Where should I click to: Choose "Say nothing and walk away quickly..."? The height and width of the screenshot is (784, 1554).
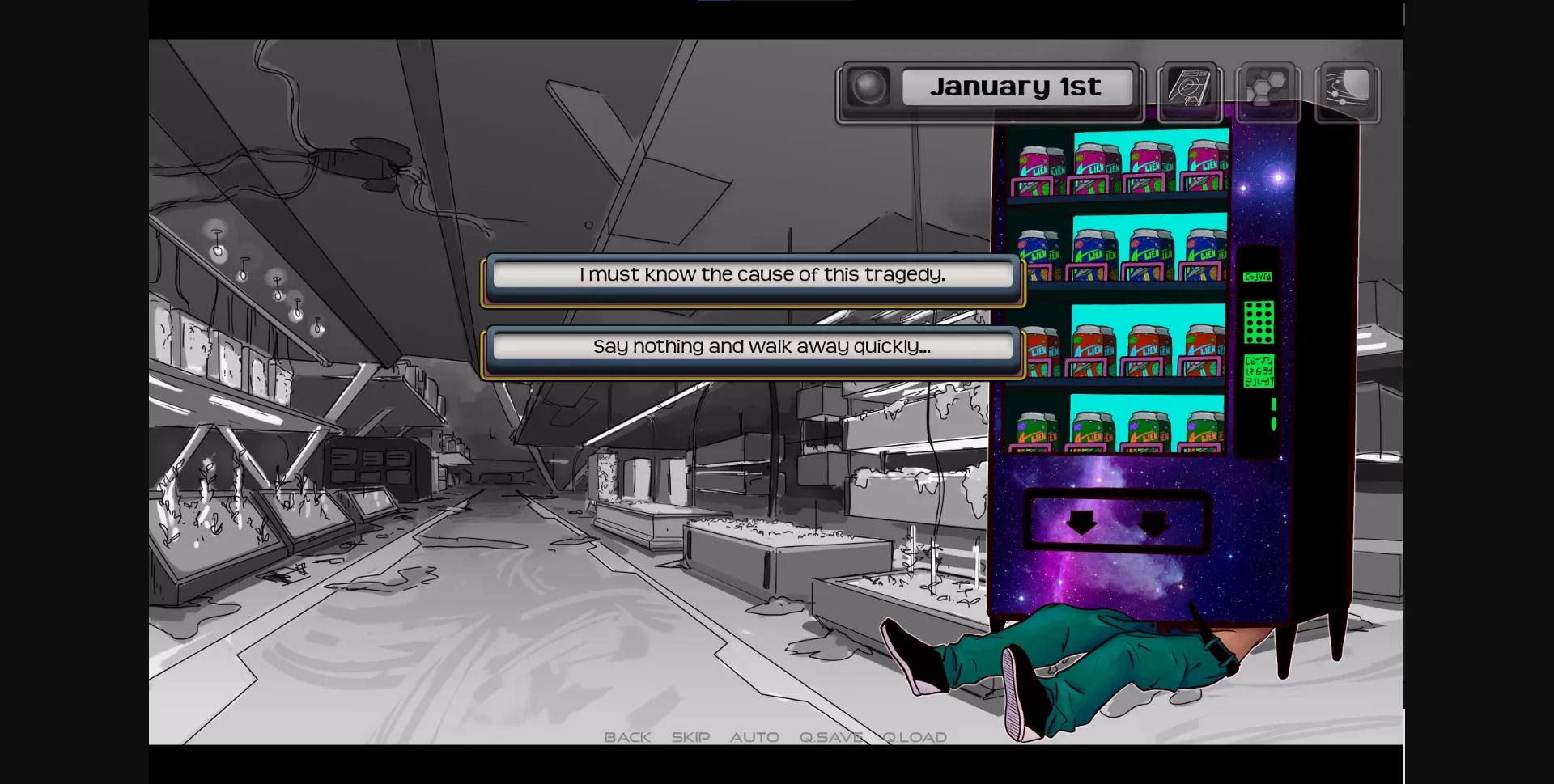(753, 346)
